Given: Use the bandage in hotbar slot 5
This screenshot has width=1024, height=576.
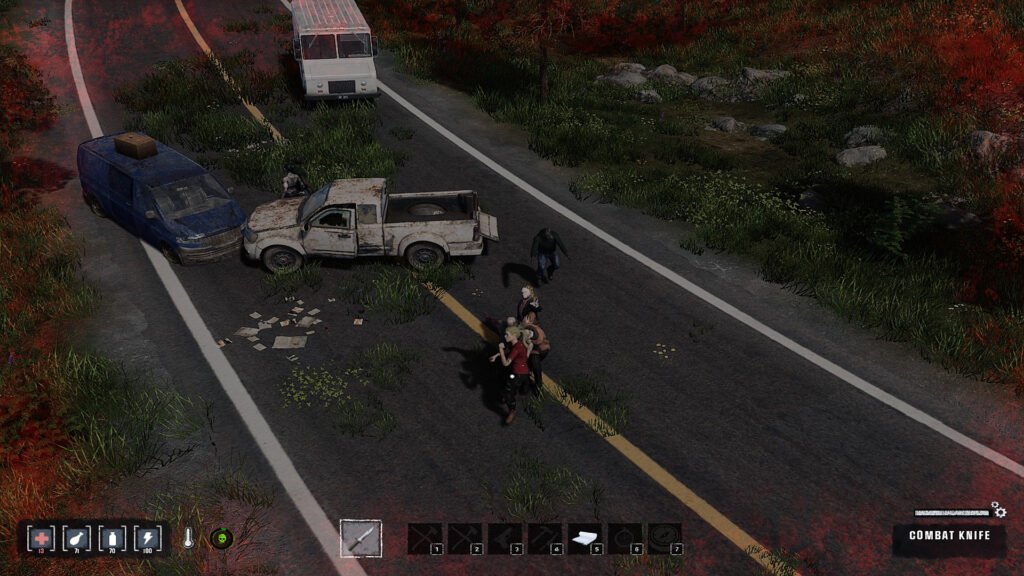Looking at the screenshot, I should [x=584, y=538].
